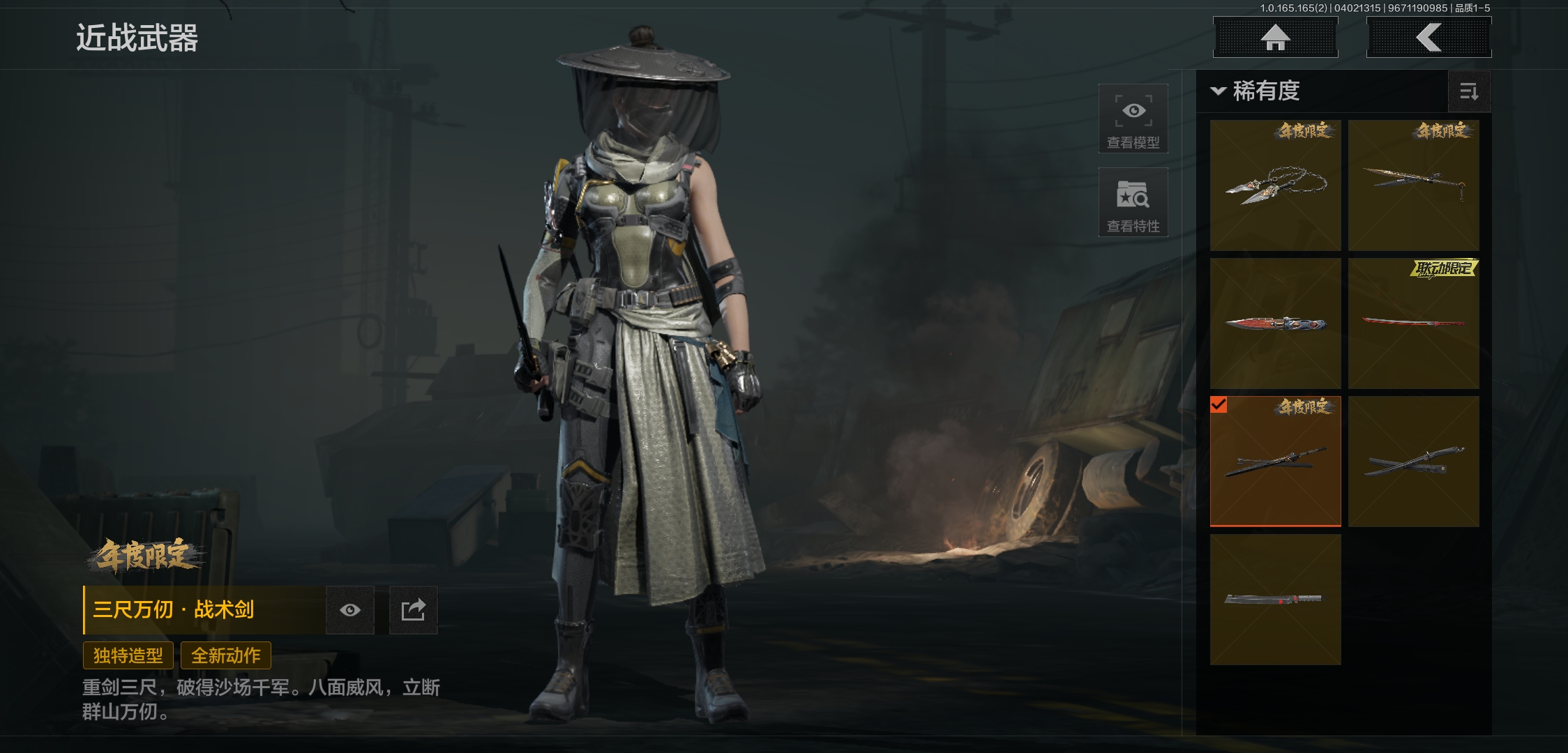1568x753 pixels.
Task: Click the 独特造型 tag
Action: tap(128, 655)
